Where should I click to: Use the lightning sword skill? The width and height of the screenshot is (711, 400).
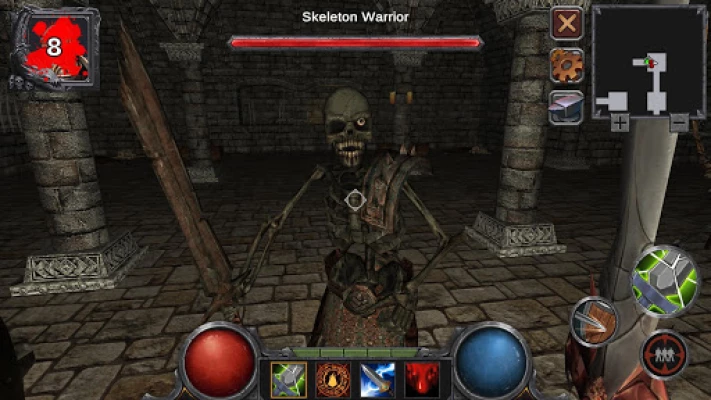(377, 379)
